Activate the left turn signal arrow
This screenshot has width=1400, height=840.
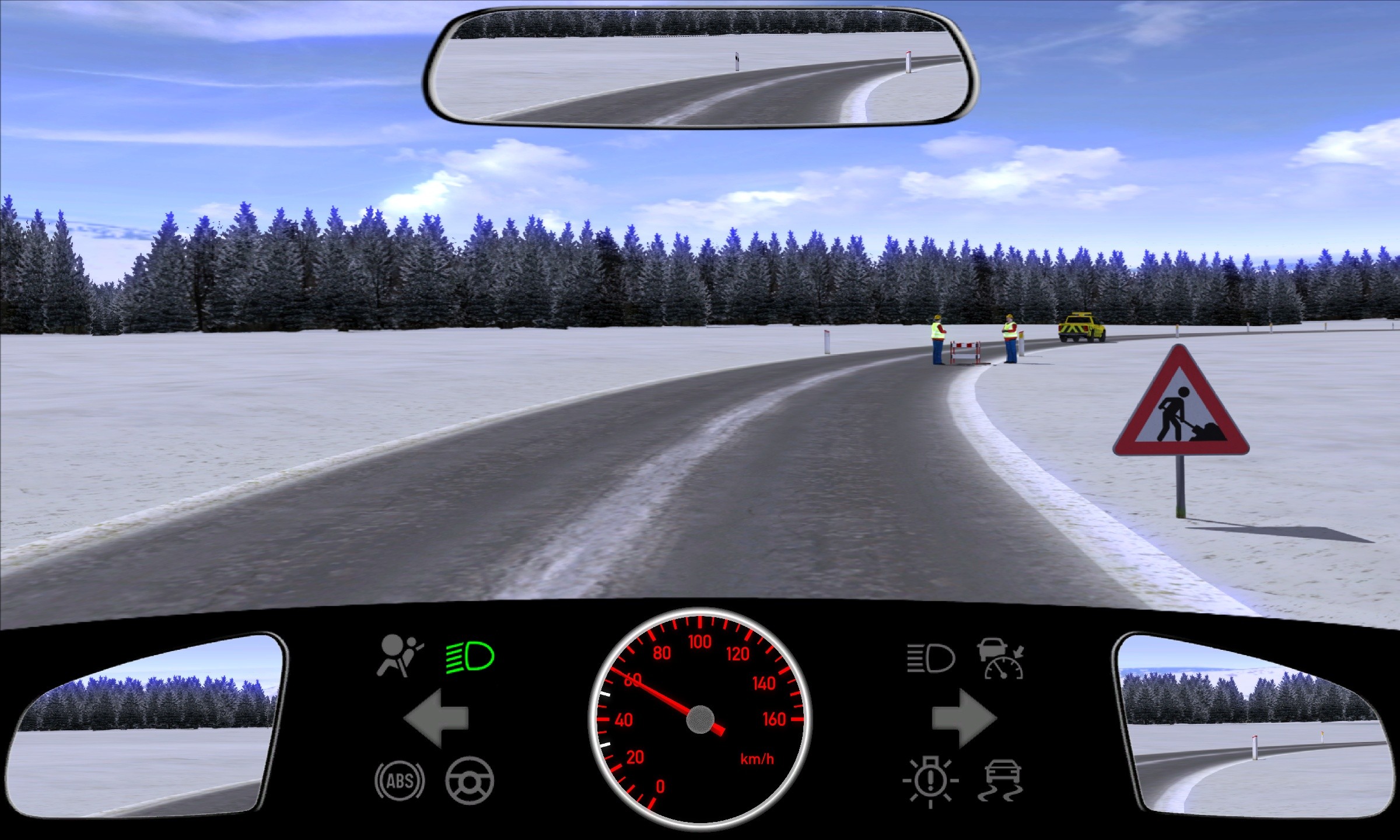coord(436,718)
